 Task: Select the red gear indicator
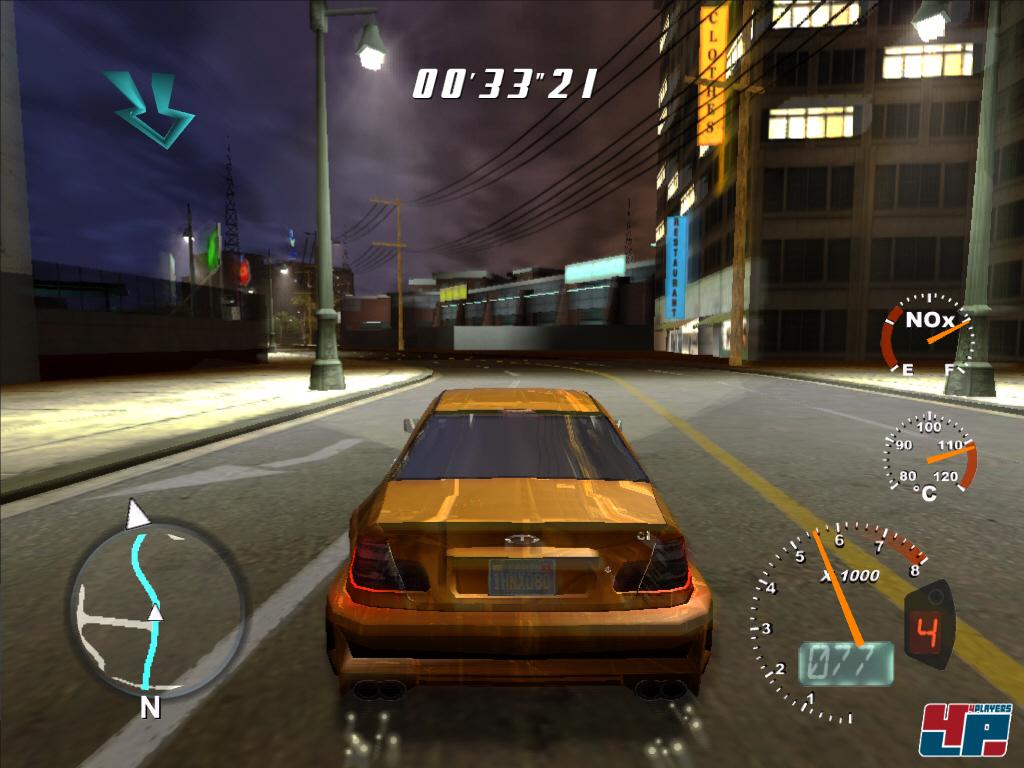click(929, 632)
